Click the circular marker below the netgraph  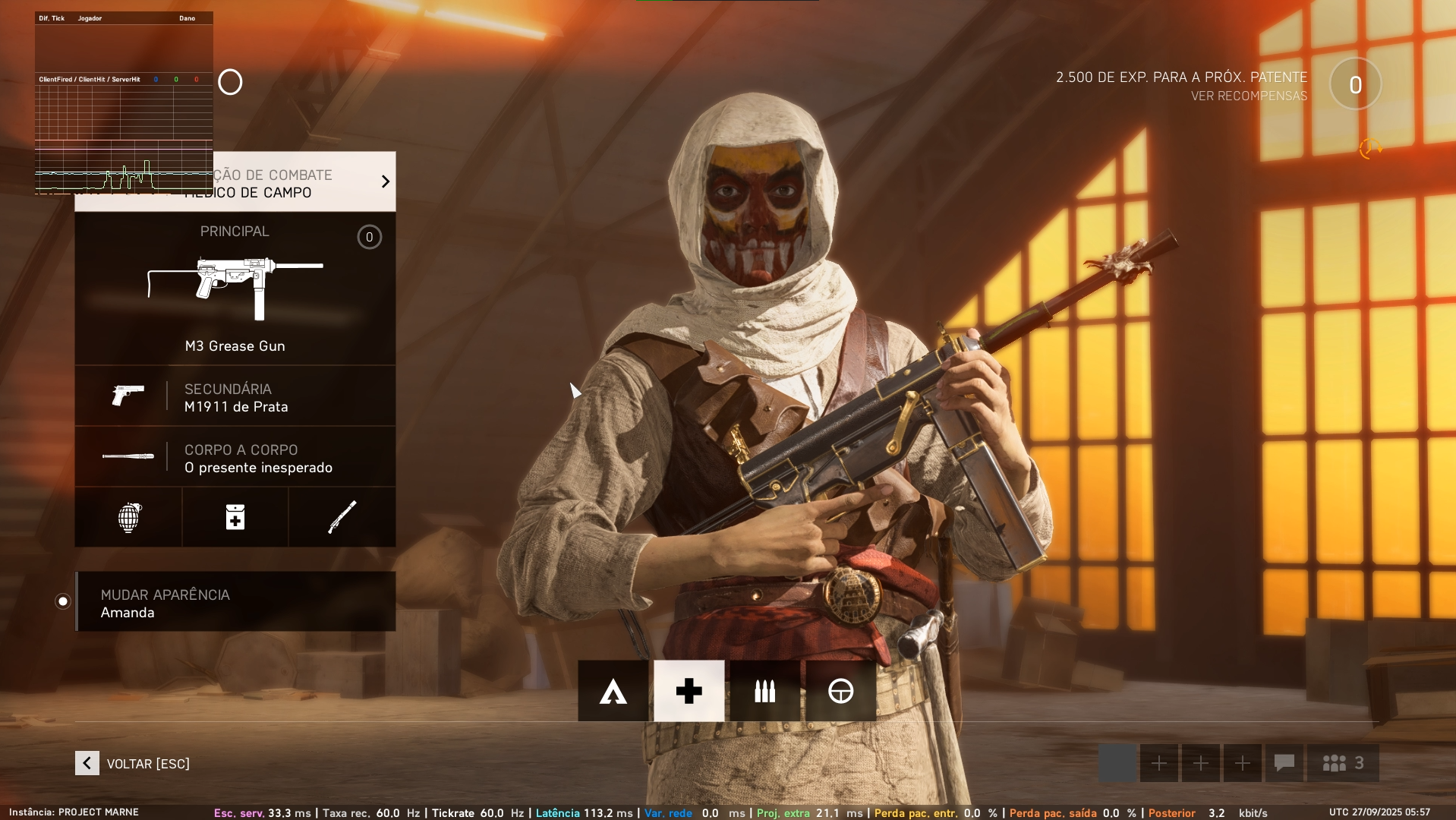(x=230, y=82)
